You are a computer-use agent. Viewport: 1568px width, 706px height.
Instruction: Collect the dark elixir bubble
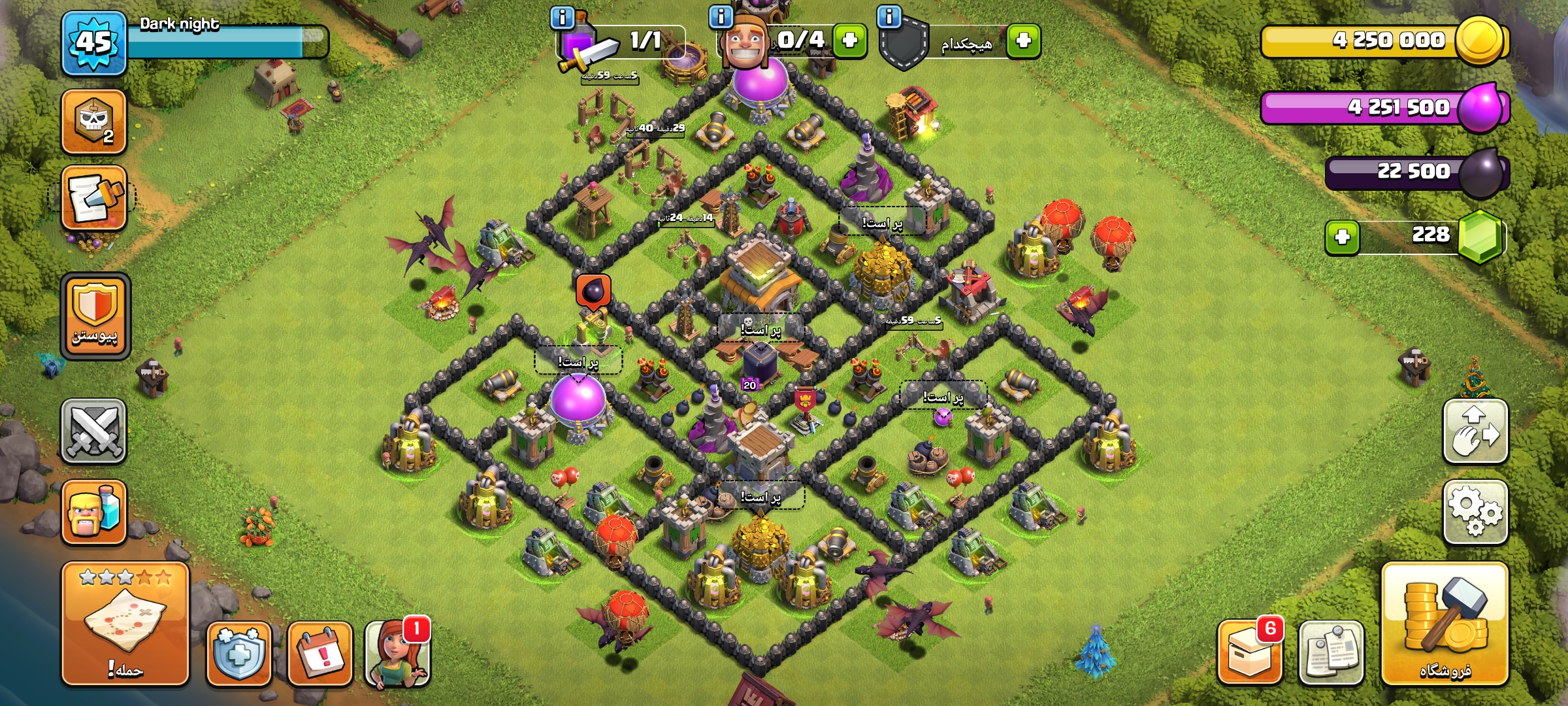[x=593, y=291]
